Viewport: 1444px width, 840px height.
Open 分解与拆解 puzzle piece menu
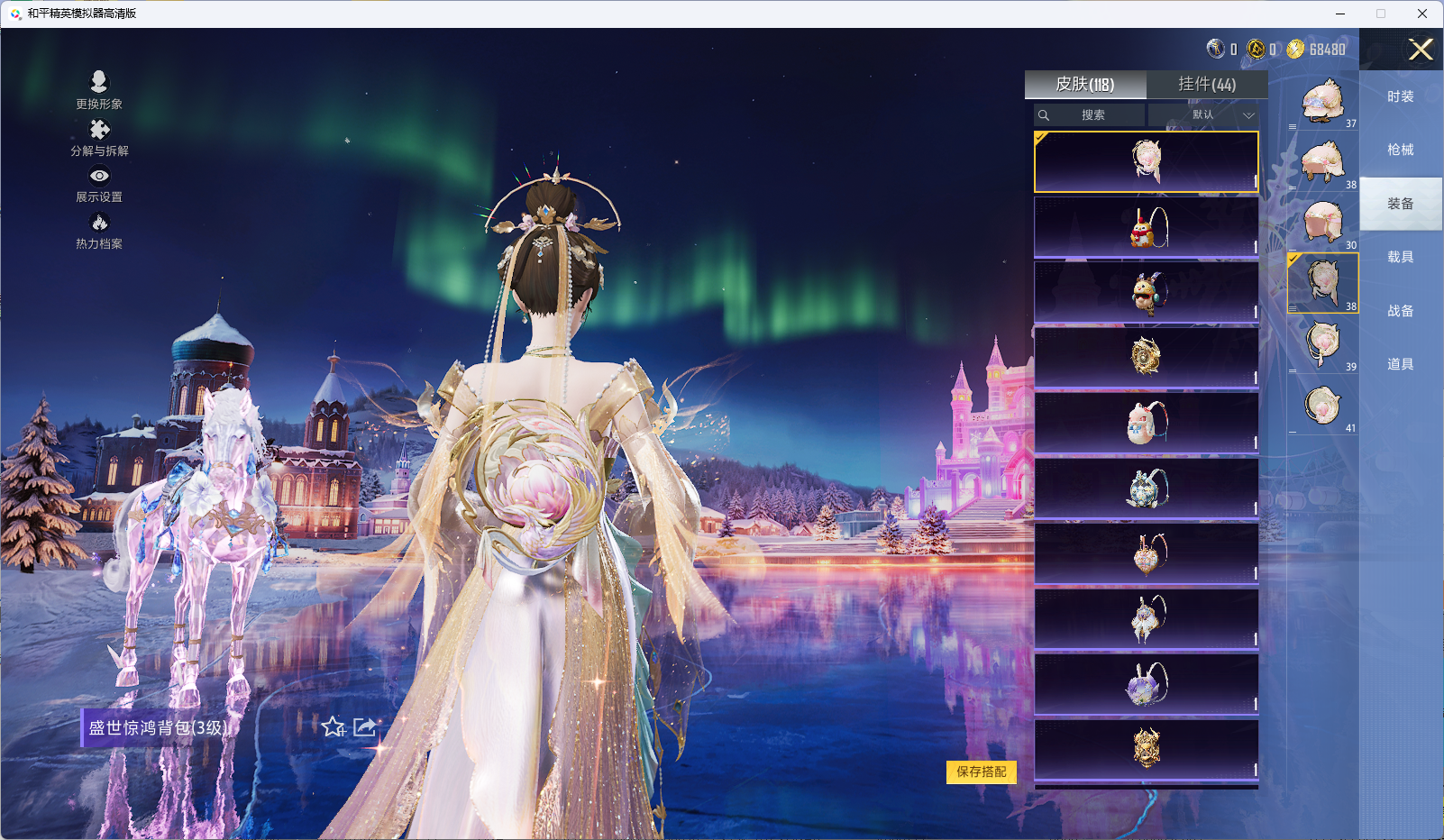pyautogui.click(x=99, y=137)
